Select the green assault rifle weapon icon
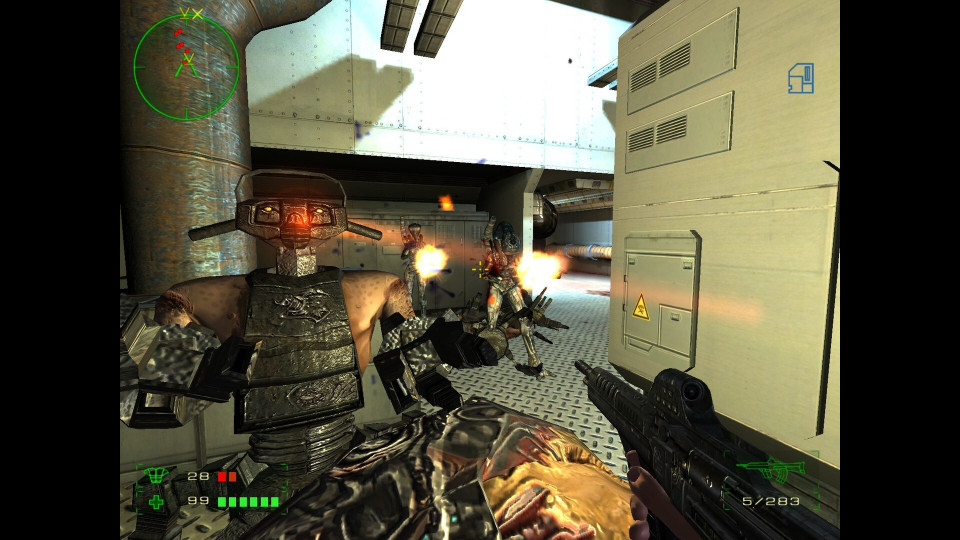The width and height of the screenshot is (960, 540). click(769, 467)
